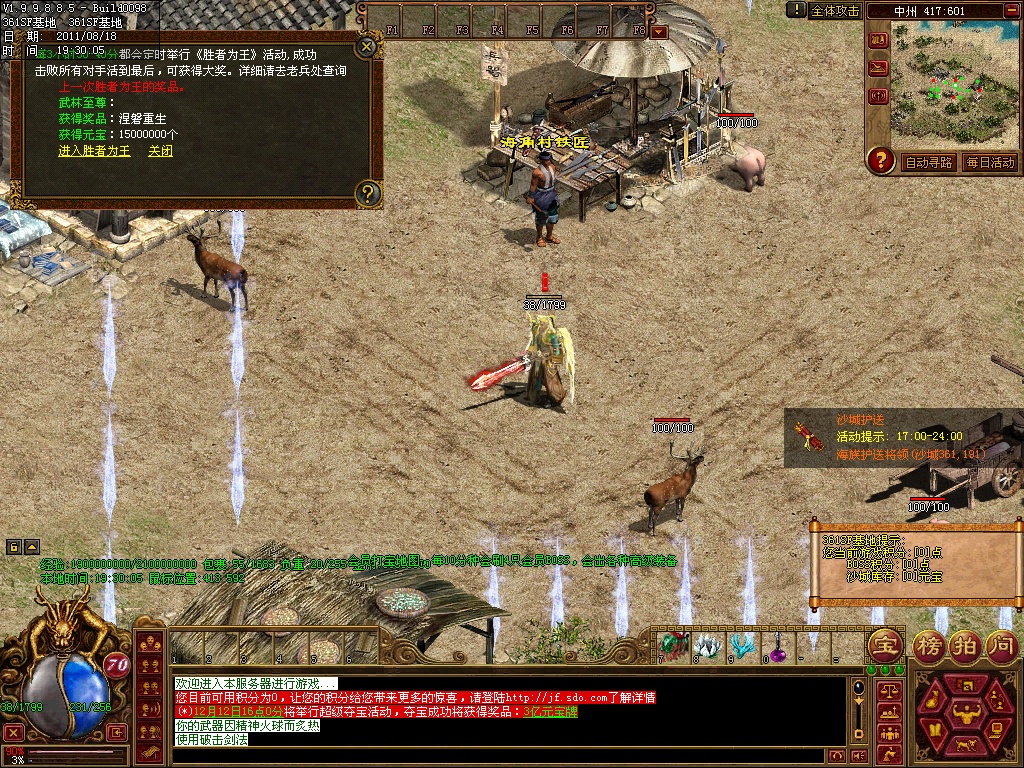1024x768 pixels.
Task: Open the character panel from the hexagon centre
Action: (x=965, y=714)
